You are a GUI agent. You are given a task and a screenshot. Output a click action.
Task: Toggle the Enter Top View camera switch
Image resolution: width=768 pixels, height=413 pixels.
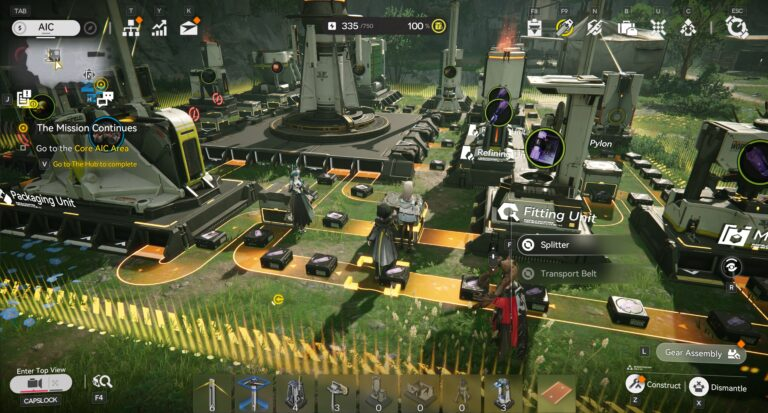pos(41,384)
